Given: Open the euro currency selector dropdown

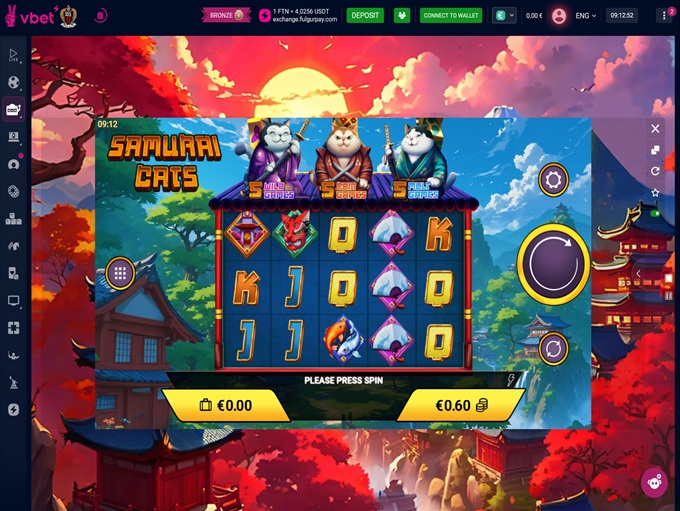Looking at the screenshot, I should 504,15.
